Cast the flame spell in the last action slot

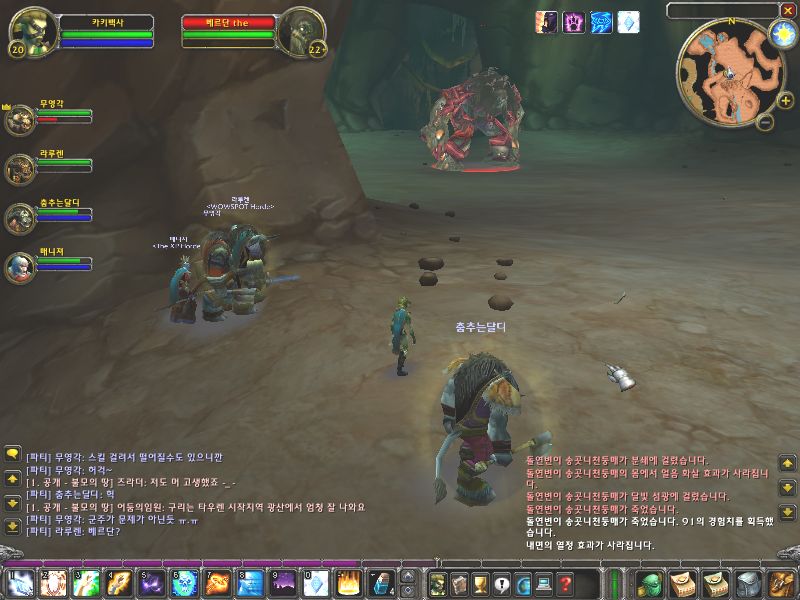348,583
